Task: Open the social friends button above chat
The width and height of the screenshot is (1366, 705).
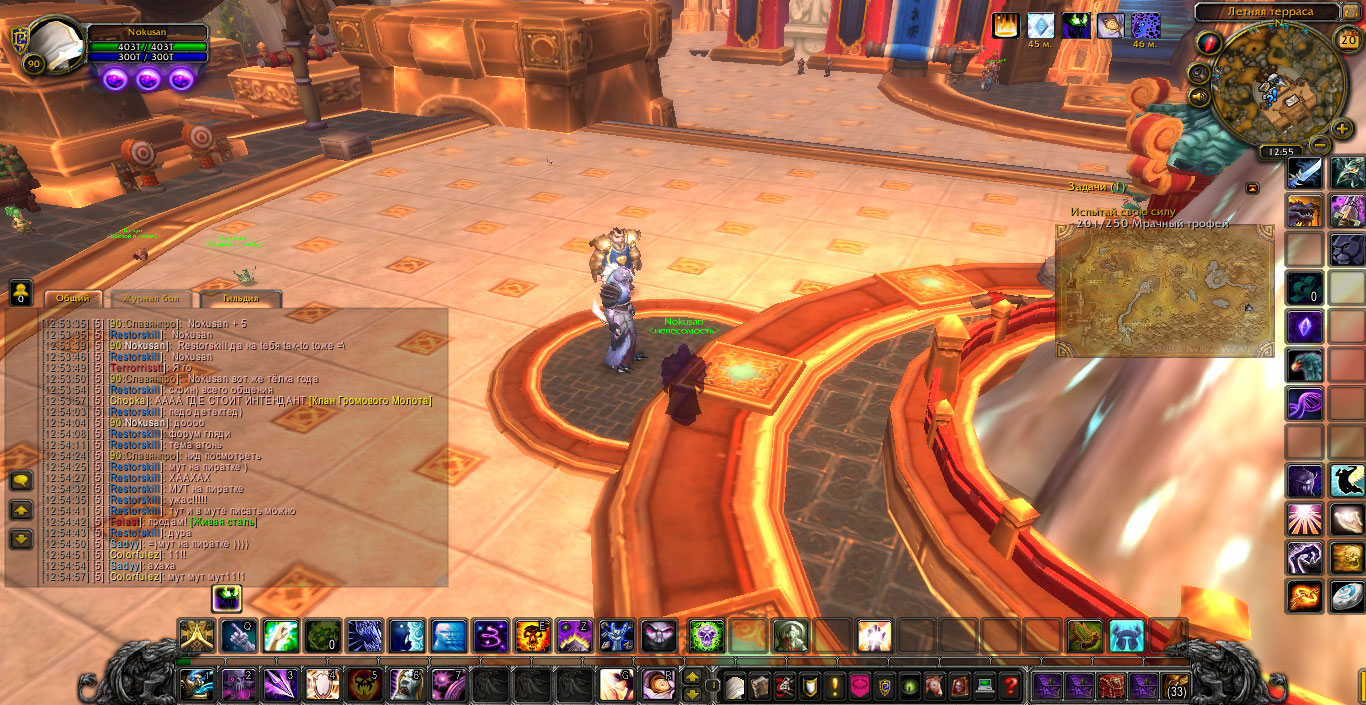Action: tap(20, 293)
